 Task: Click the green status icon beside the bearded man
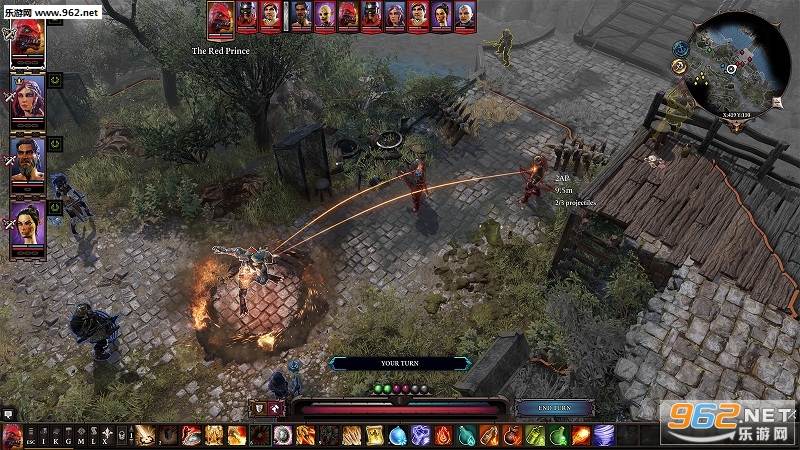[55, 143]
